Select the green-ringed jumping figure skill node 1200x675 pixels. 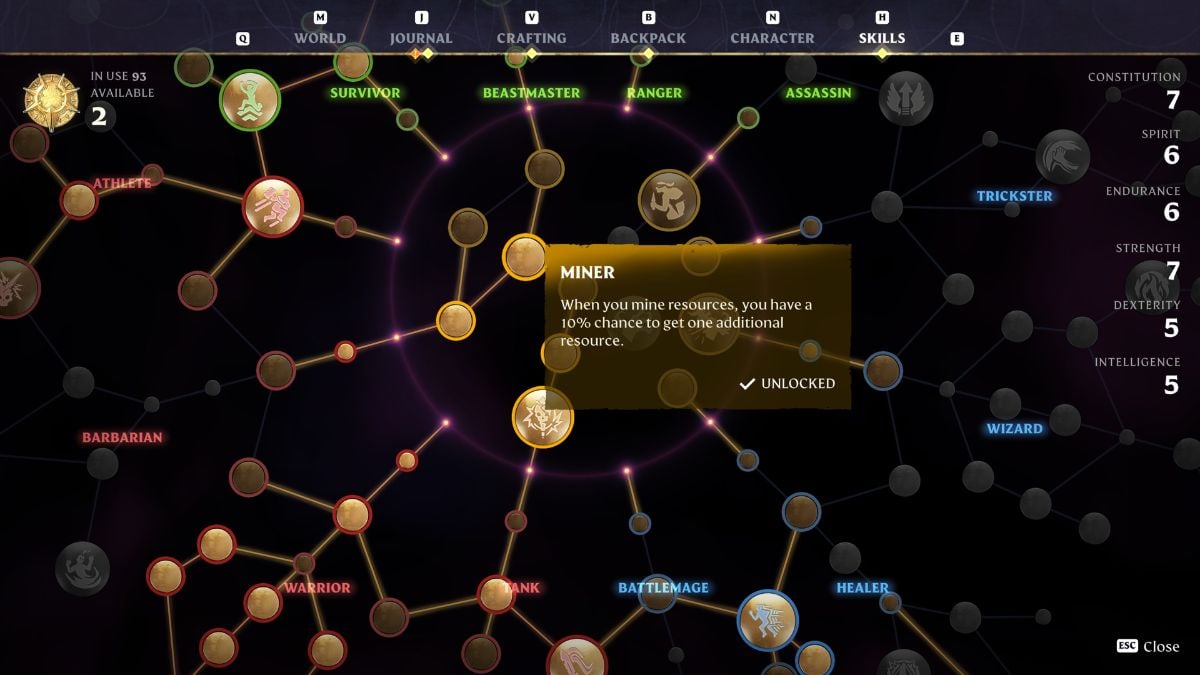click(249, 99)
